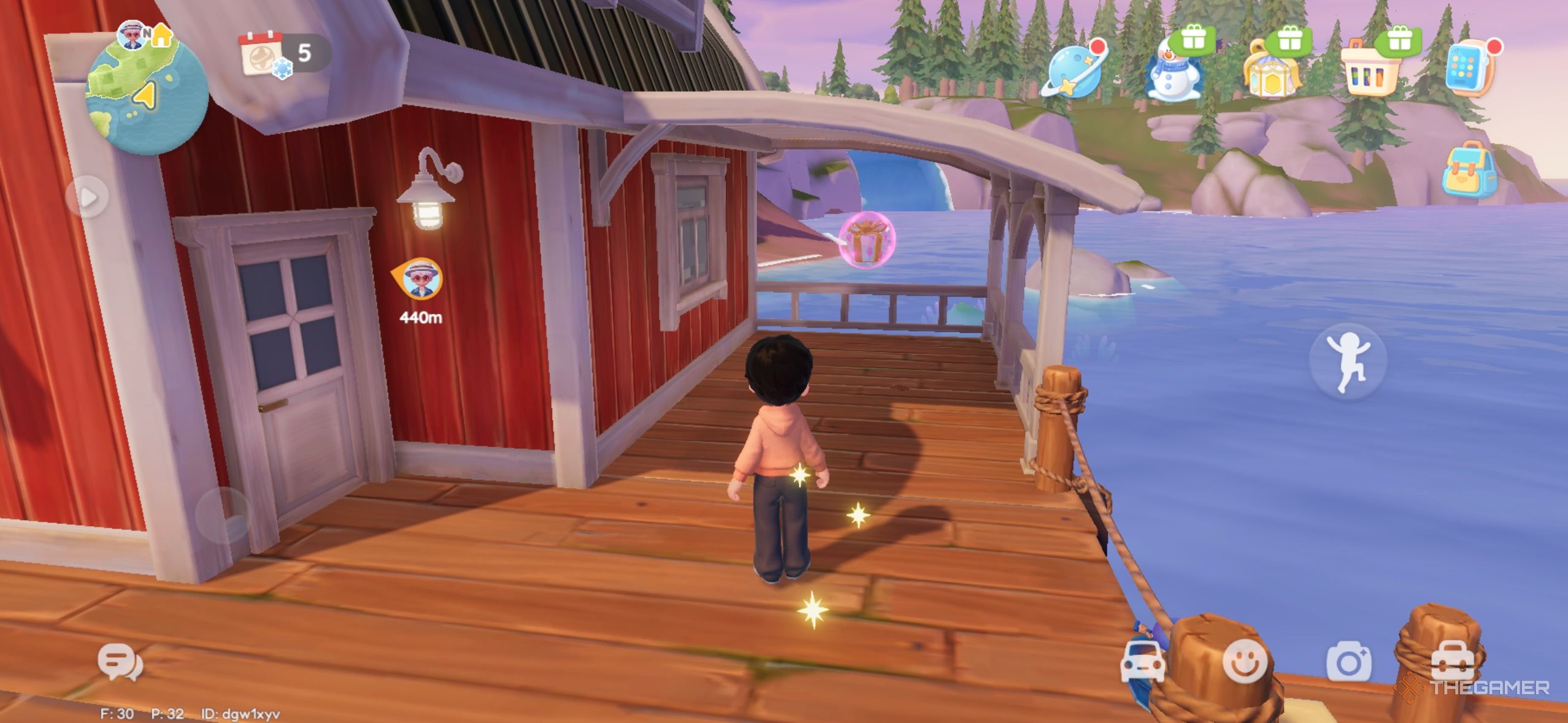1568x723 pixels.
Task: Launch the camera photo mode
Action: coord(1348,662)
